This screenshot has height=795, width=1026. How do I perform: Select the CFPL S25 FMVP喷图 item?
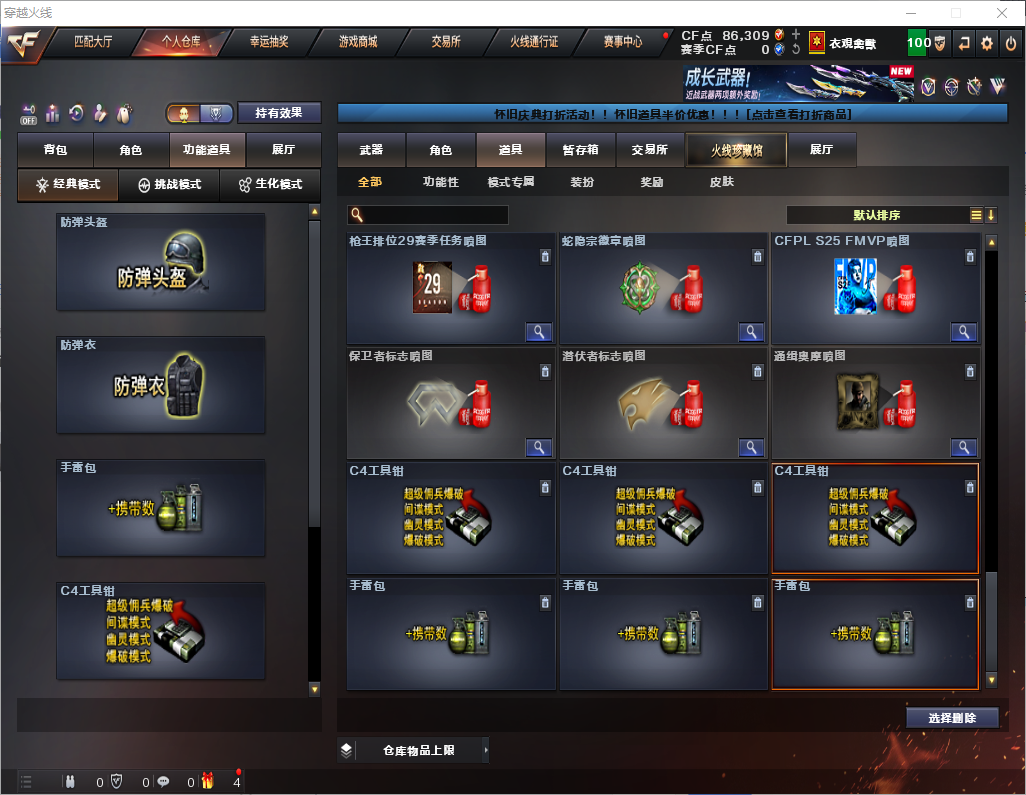point(874,289)
